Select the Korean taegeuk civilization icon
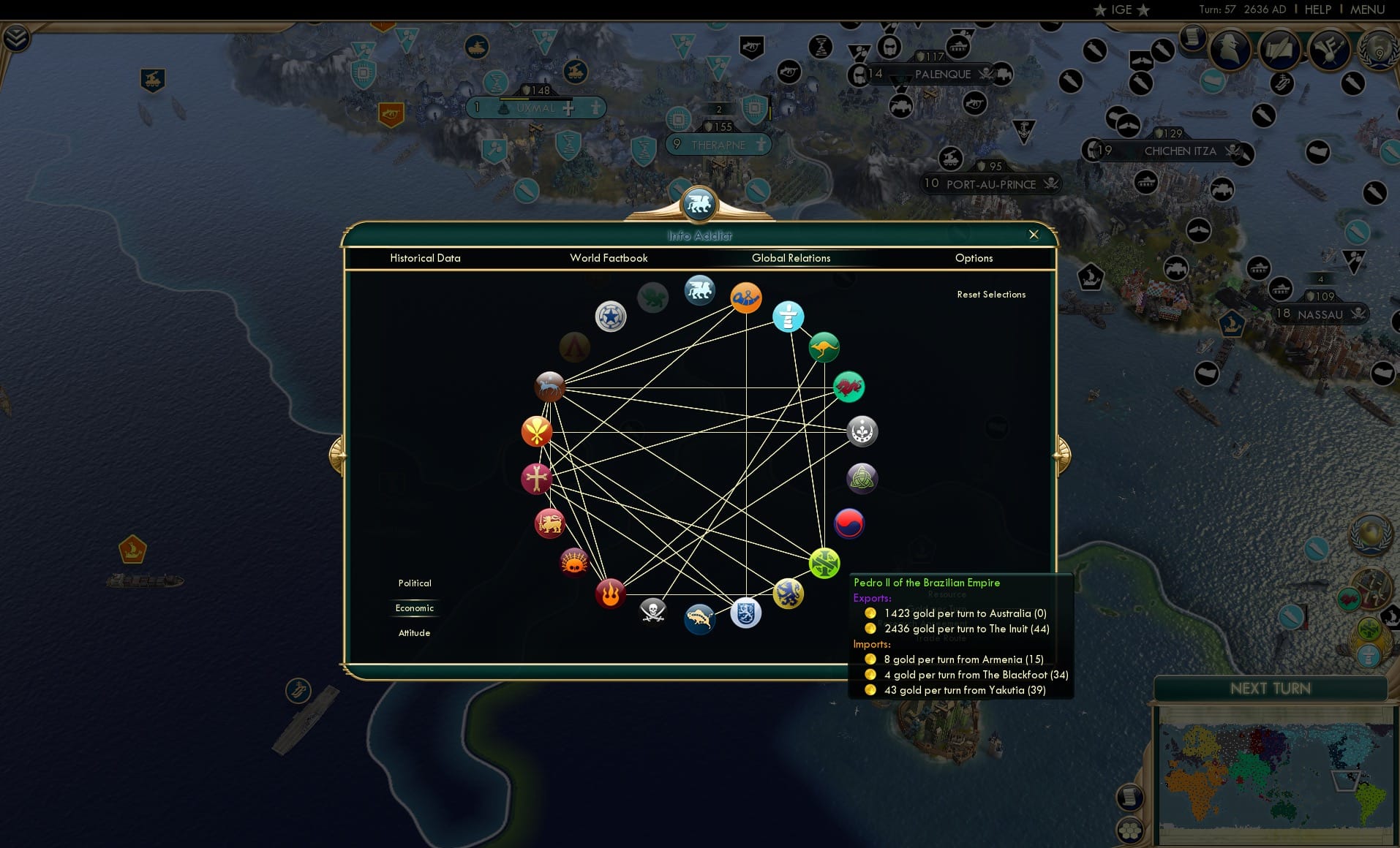 (x=848, y=523)
